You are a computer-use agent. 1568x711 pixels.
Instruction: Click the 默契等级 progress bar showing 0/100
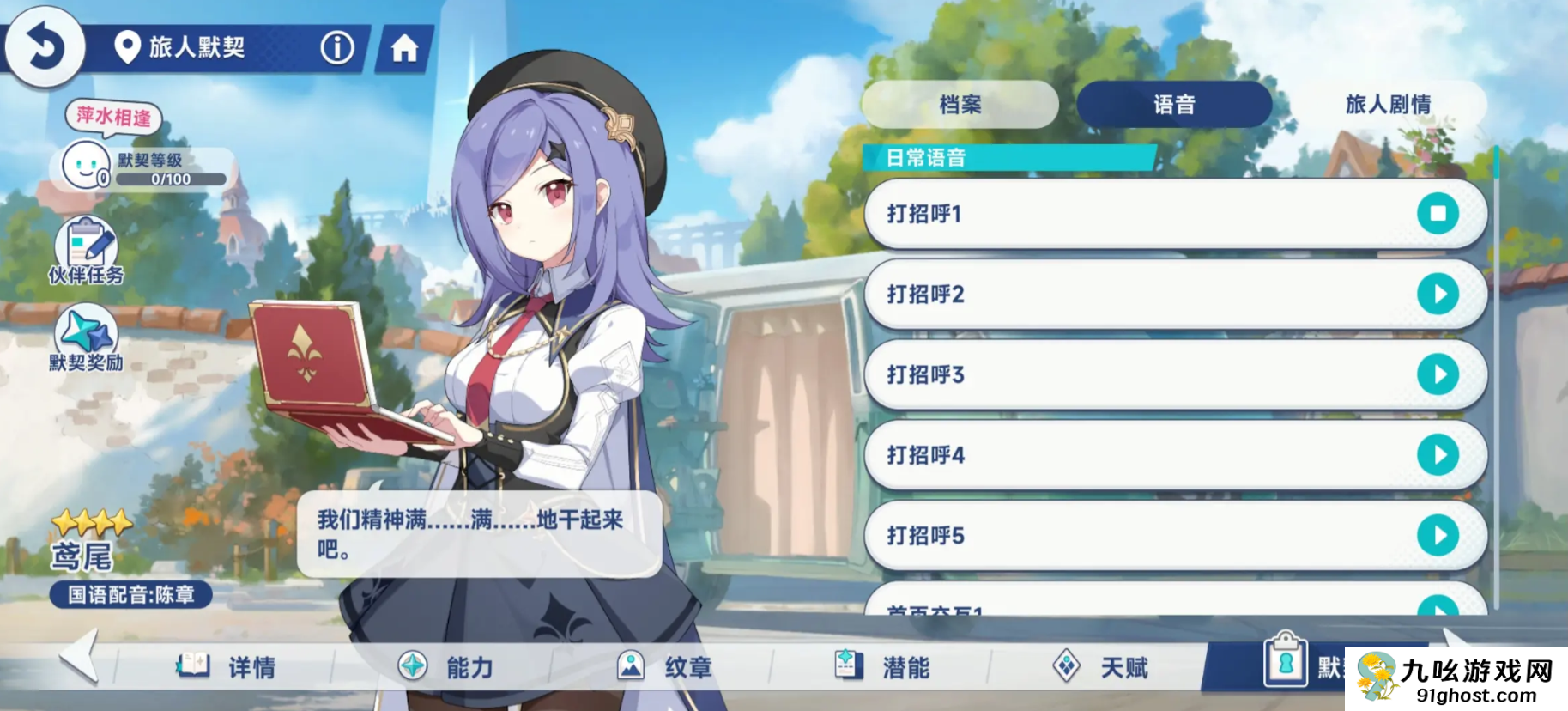pyautogui.click(x=172, y=179)
